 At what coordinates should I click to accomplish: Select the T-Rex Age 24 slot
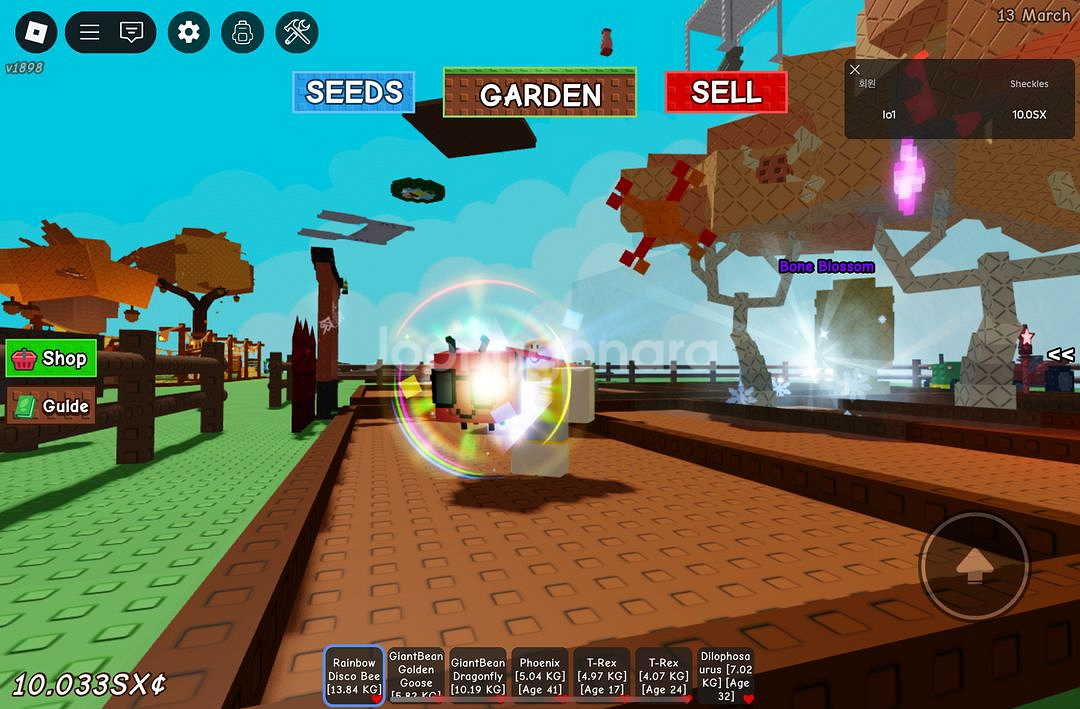(x=664, y=675)
